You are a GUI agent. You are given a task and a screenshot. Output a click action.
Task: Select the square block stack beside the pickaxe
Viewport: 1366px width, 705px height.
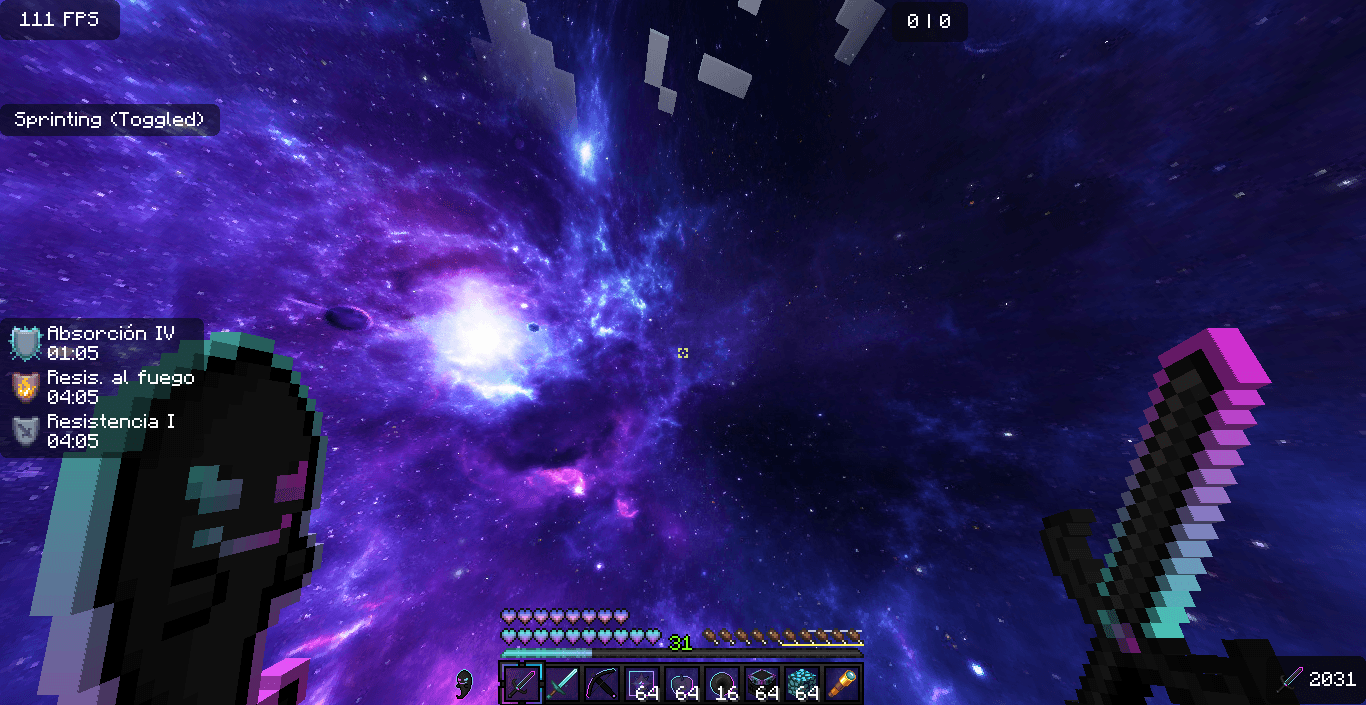[x=642, y=684]
